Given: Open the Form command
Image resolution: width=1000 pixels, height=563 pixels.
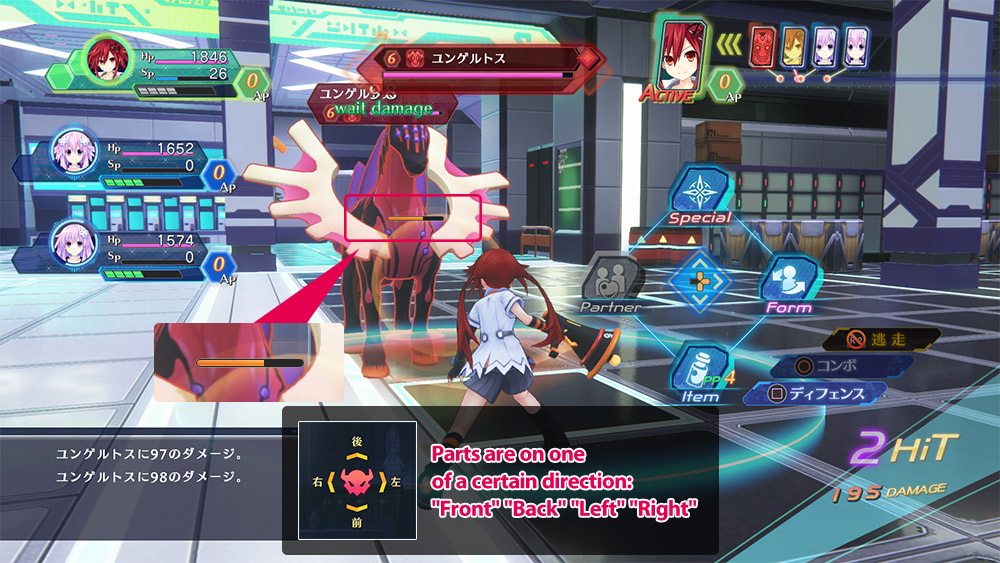Looking at the screenshot, I should [x=789, y=282].
